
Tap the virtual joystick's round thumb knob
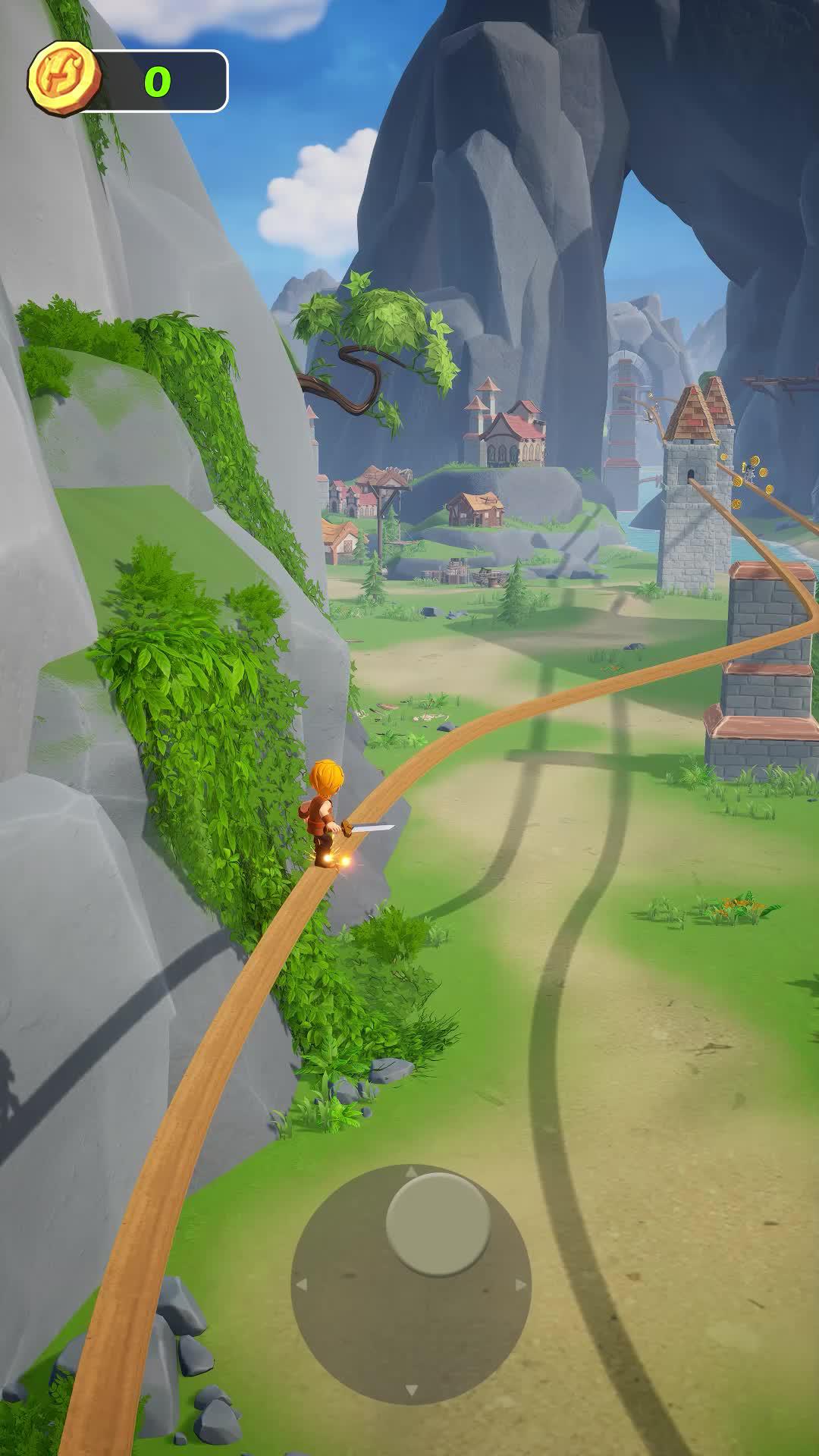pos(438,1223)
